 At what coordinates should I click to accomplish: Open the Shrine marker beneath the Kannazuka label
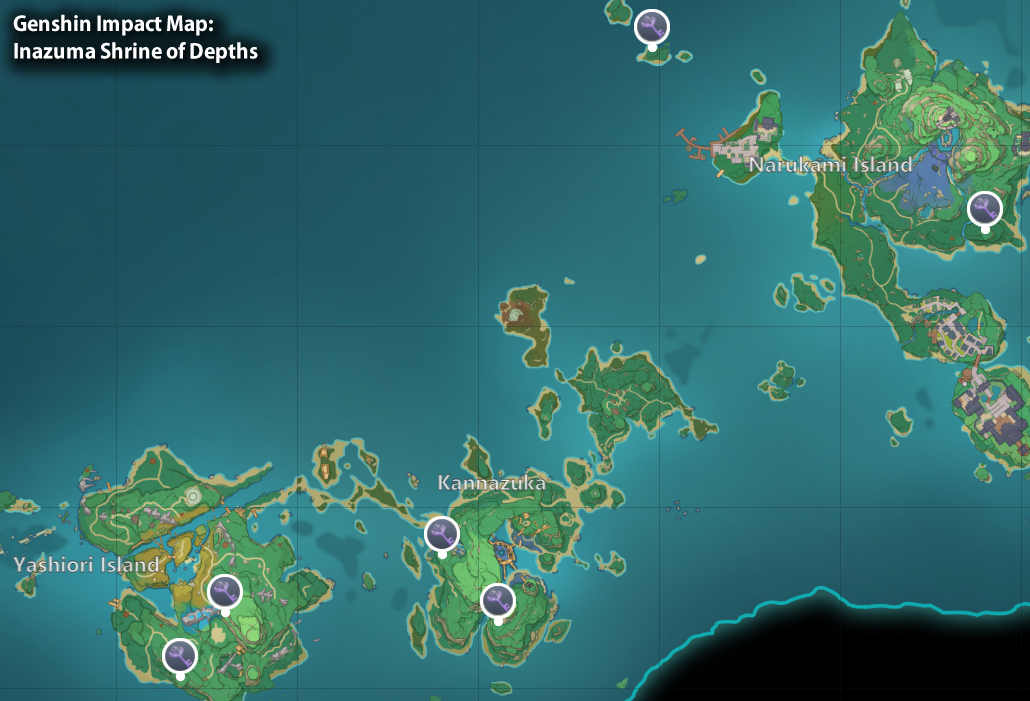coord(442,534)
